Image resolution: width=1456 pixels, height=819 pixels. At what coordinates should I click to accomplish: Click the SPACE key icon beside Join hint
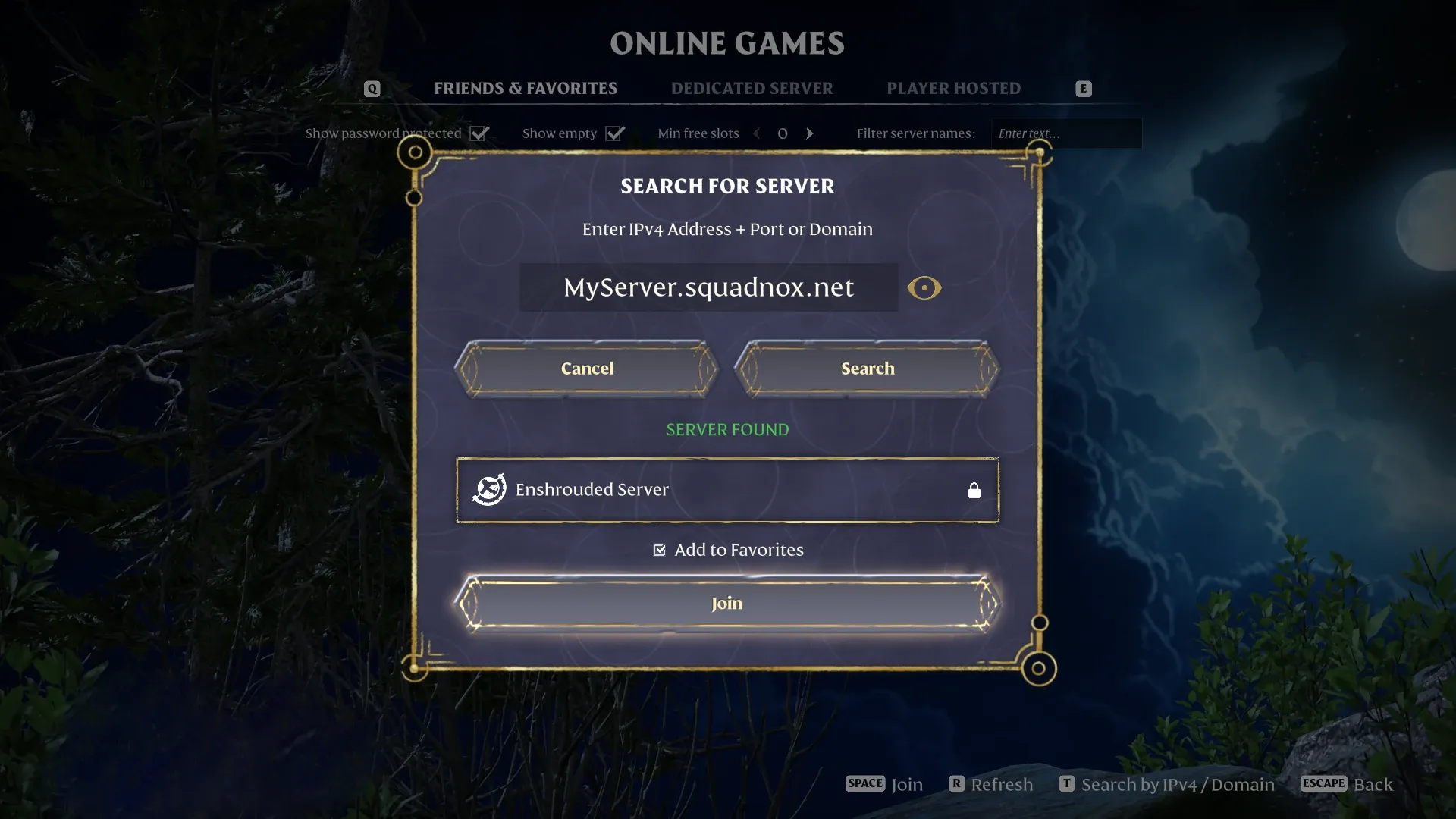tap(864, 783)
